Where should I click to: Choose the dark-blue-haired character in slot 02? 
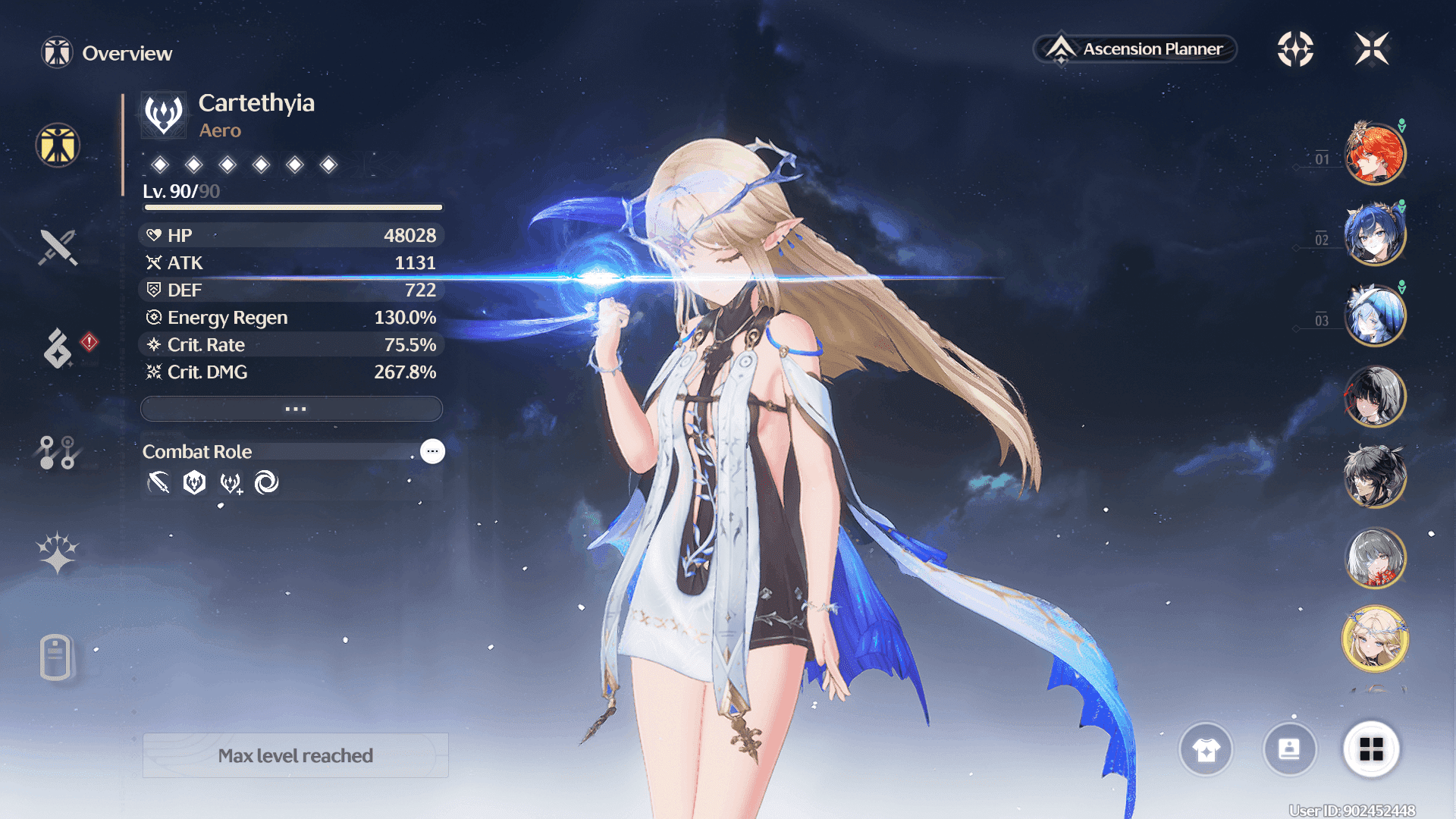tap(1375, 234)
